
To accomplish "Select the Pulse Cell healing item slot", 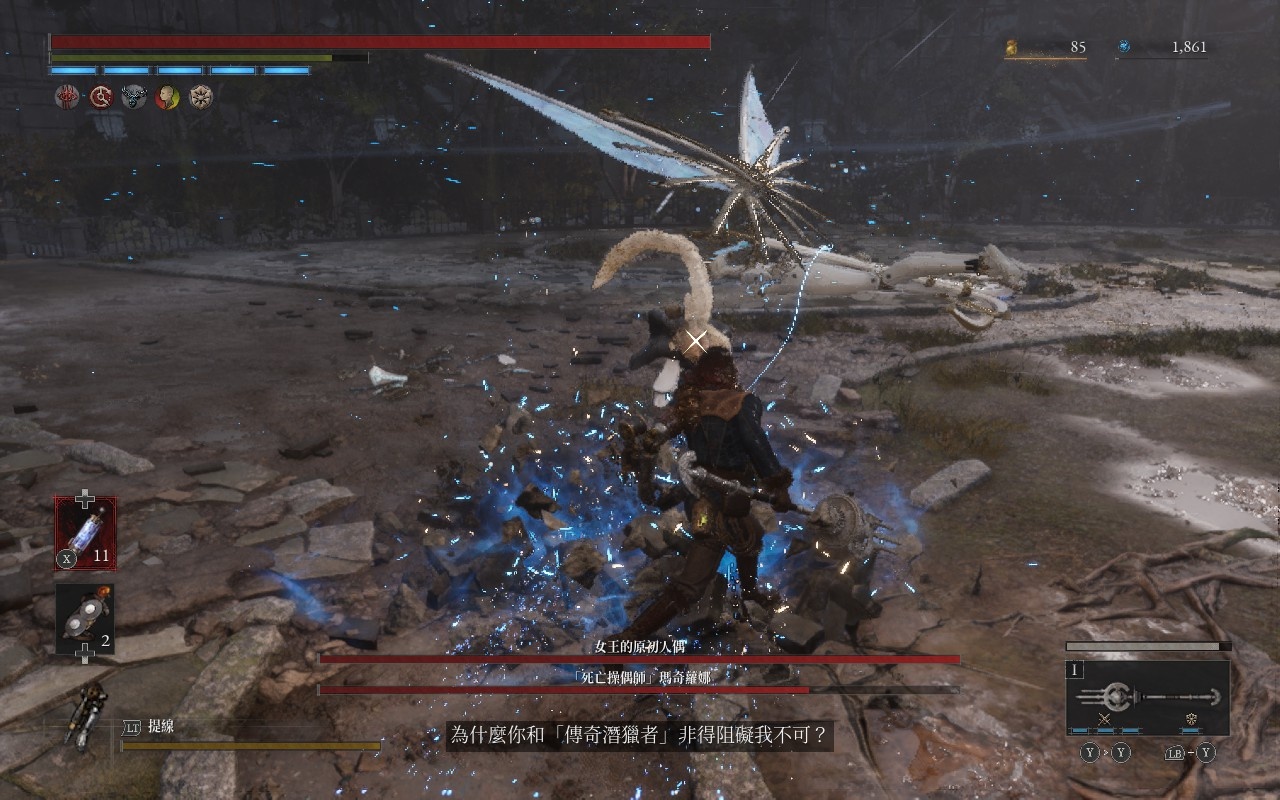I will [85, 533].
